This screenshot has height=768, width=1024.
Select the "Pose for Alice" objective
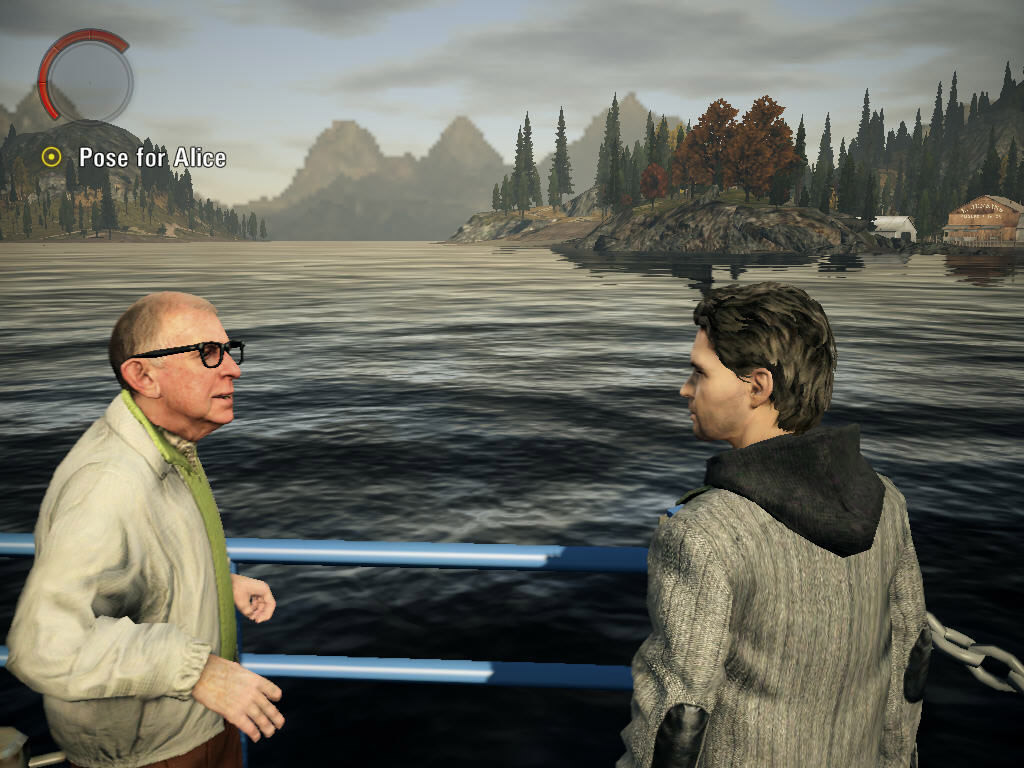151,158
